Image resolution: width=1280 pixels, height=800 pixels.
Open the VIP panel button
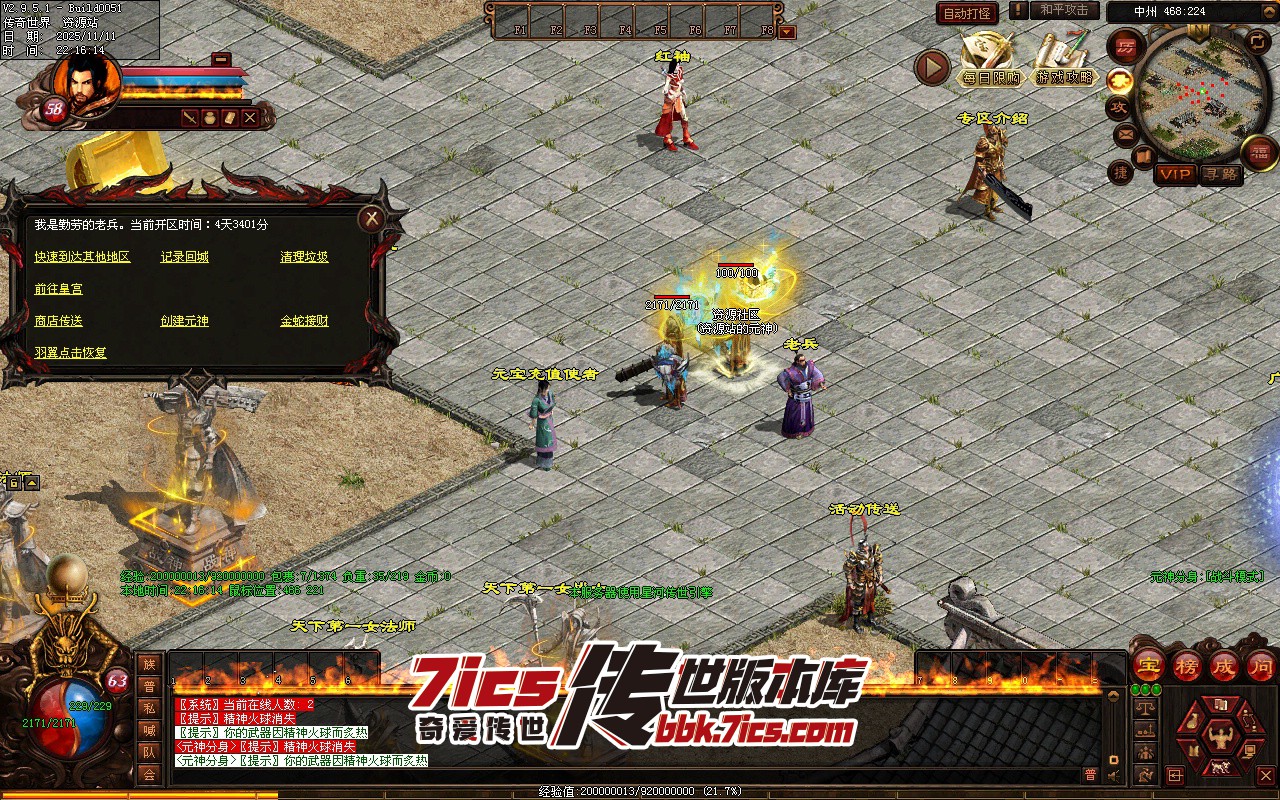tap(1175, 174)
